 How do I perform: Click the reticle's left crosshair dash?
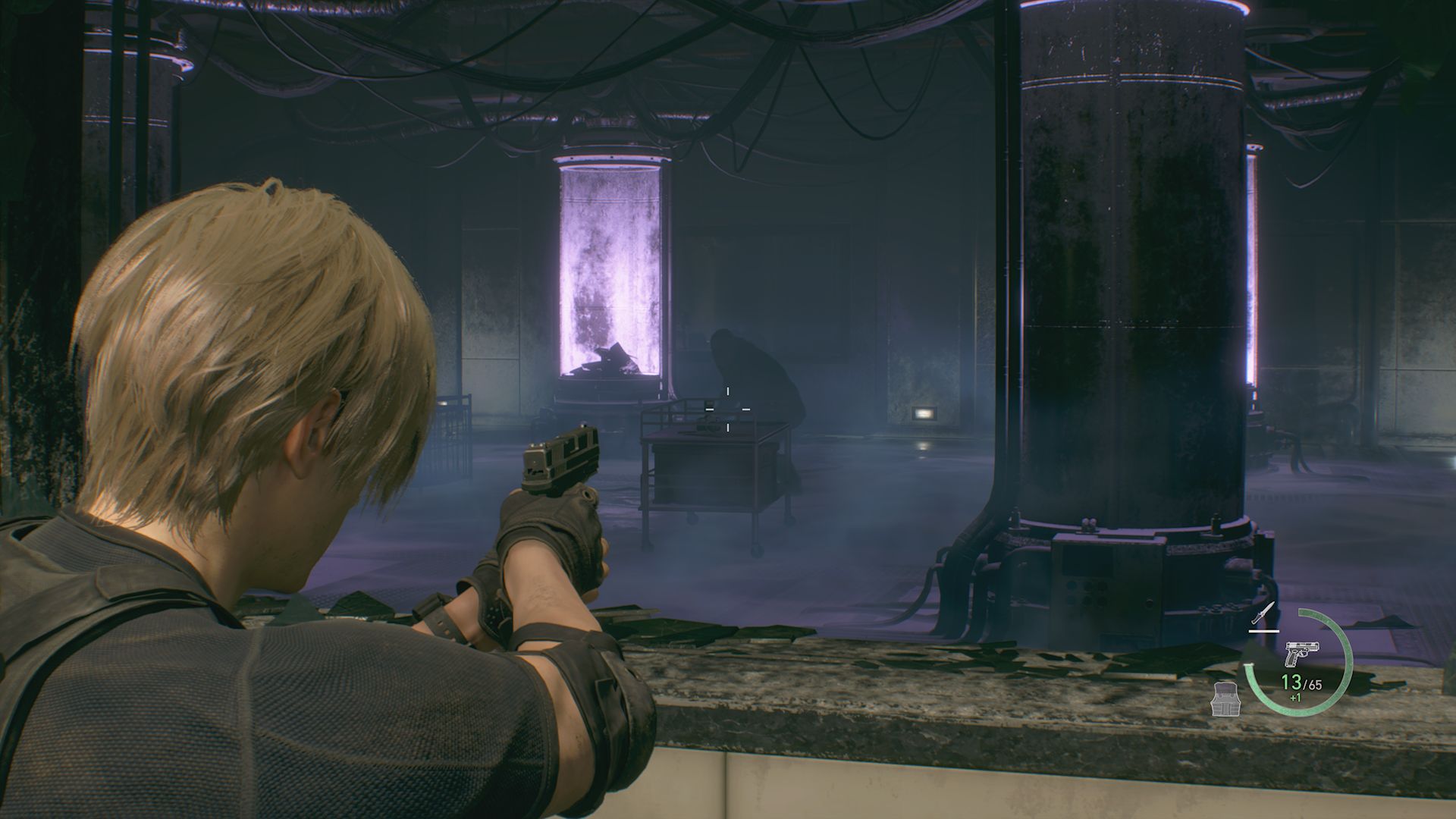point(708,409)
